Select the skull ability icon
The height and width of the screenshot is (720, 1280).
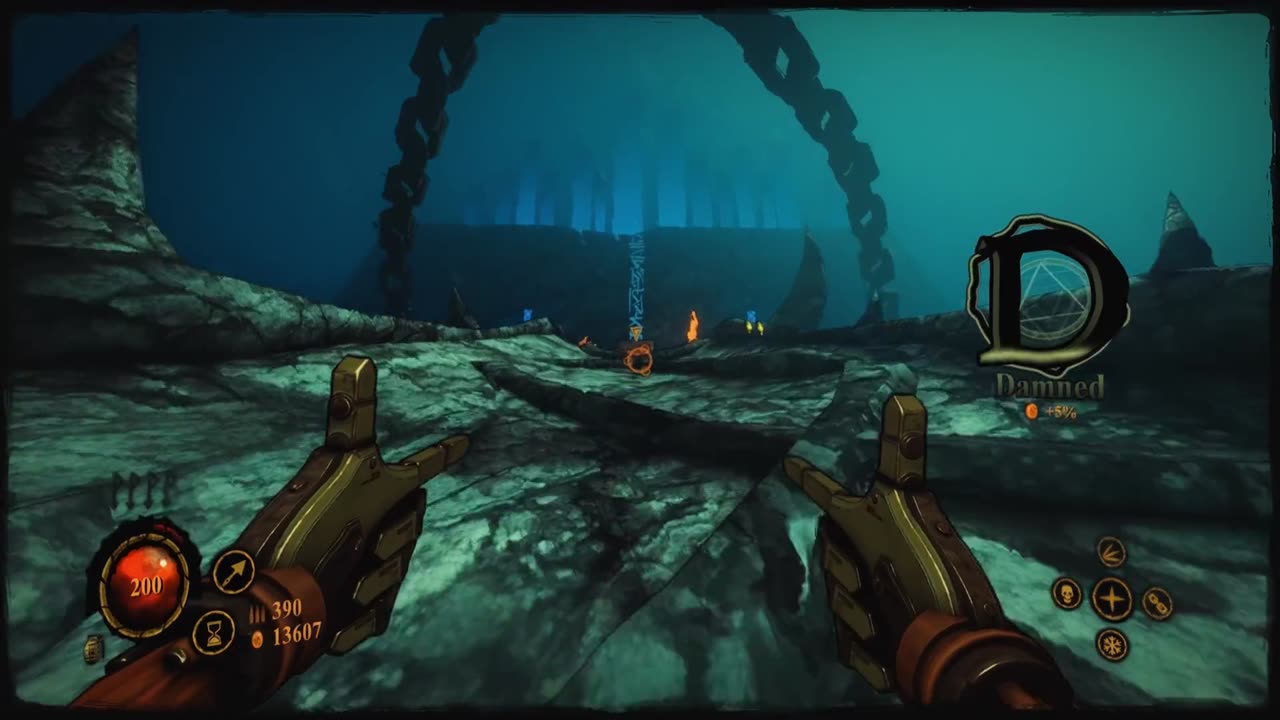coord(1067,593)
